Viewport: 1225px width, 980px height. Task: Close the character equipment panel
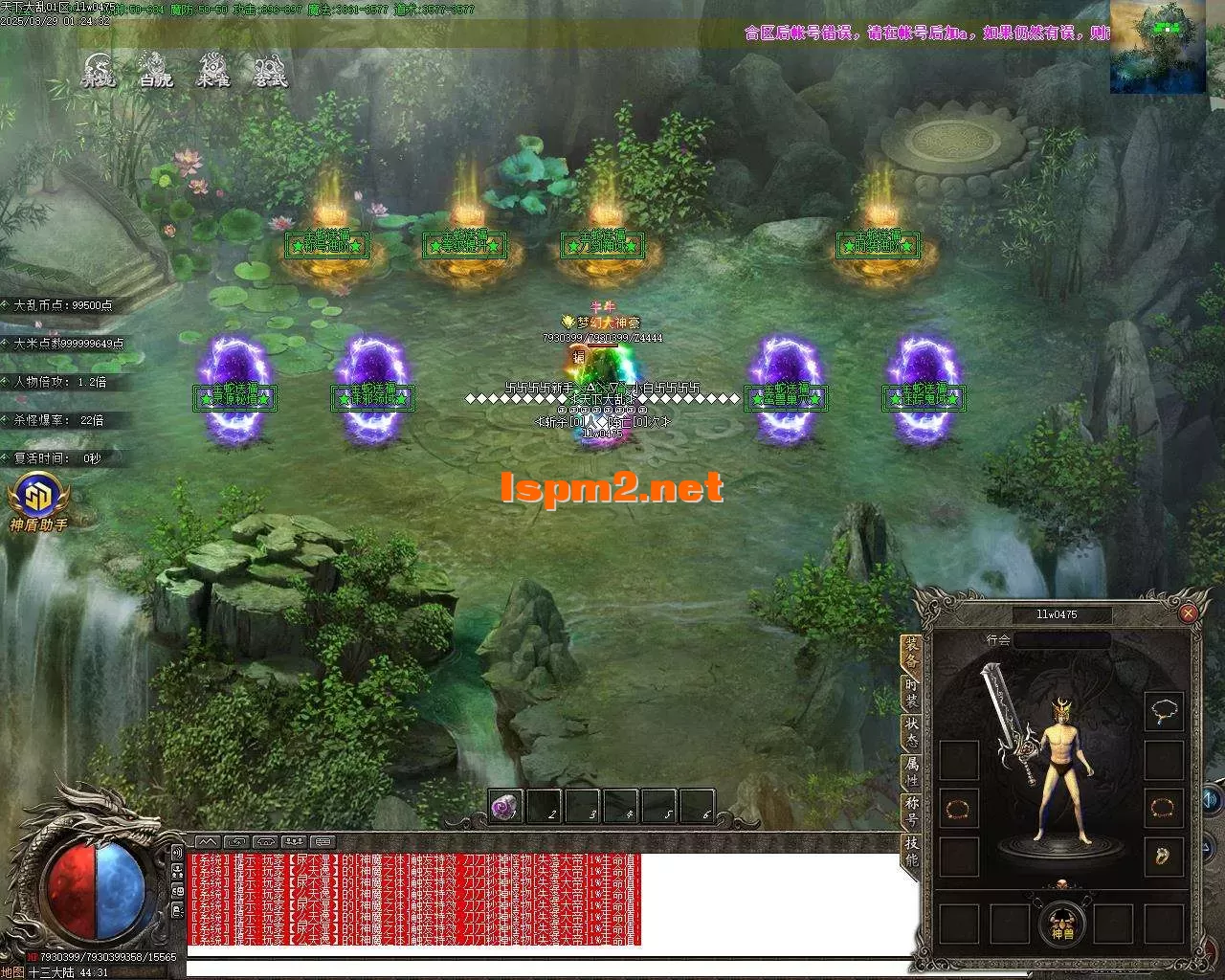click(x=1188, y=613)
